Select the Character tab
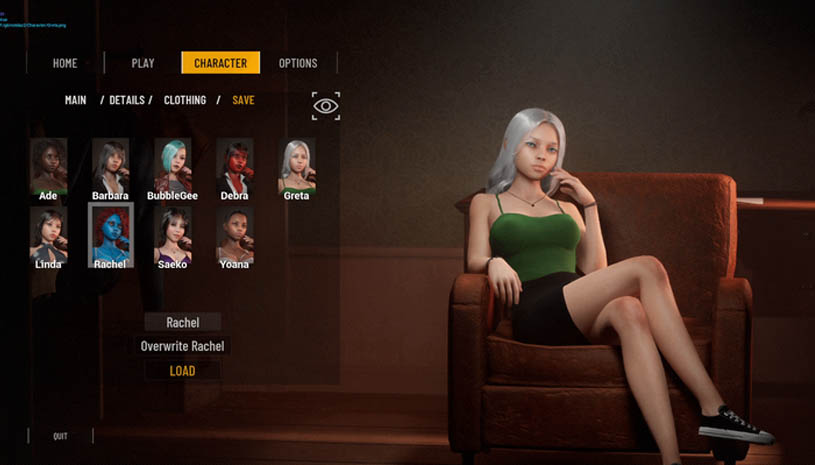This screenshot has height=465, width=815. pyautogui.click(x=220, y=63)
